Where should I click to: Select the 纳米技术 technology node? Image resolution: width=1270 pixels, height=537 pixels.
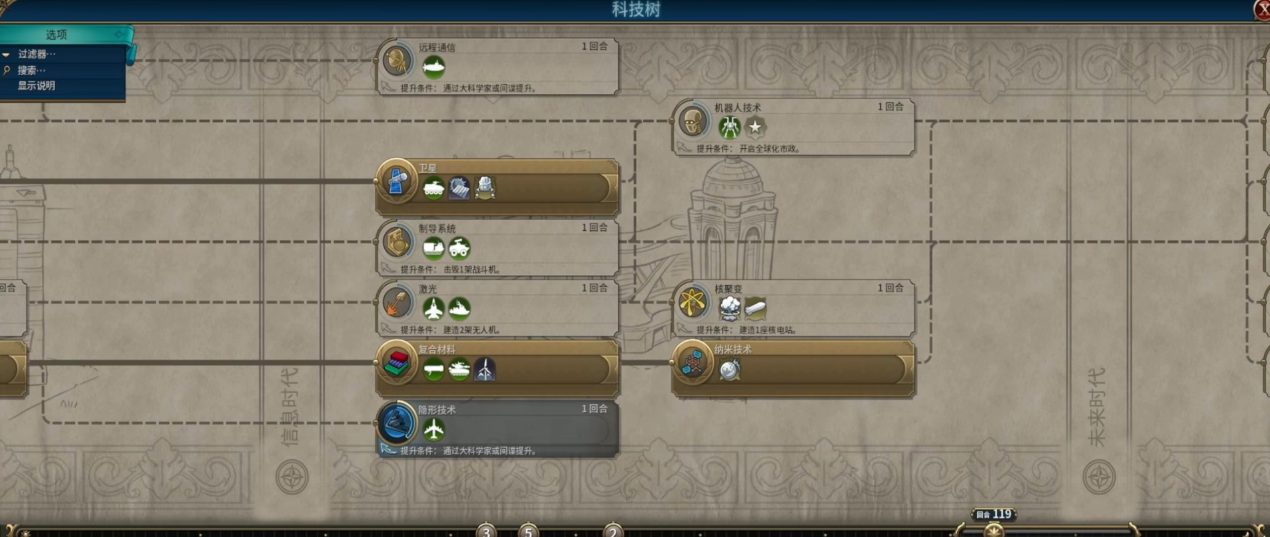tap(793, 367)
